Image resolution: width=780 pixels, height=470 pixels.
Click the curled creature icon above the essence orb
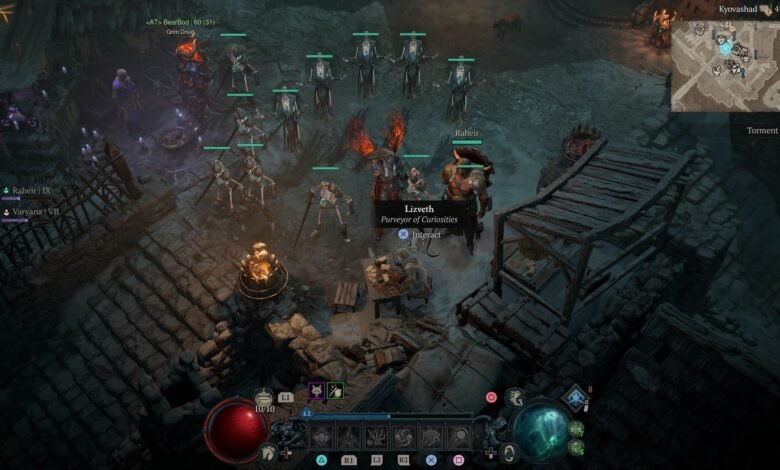click(514, 398)
